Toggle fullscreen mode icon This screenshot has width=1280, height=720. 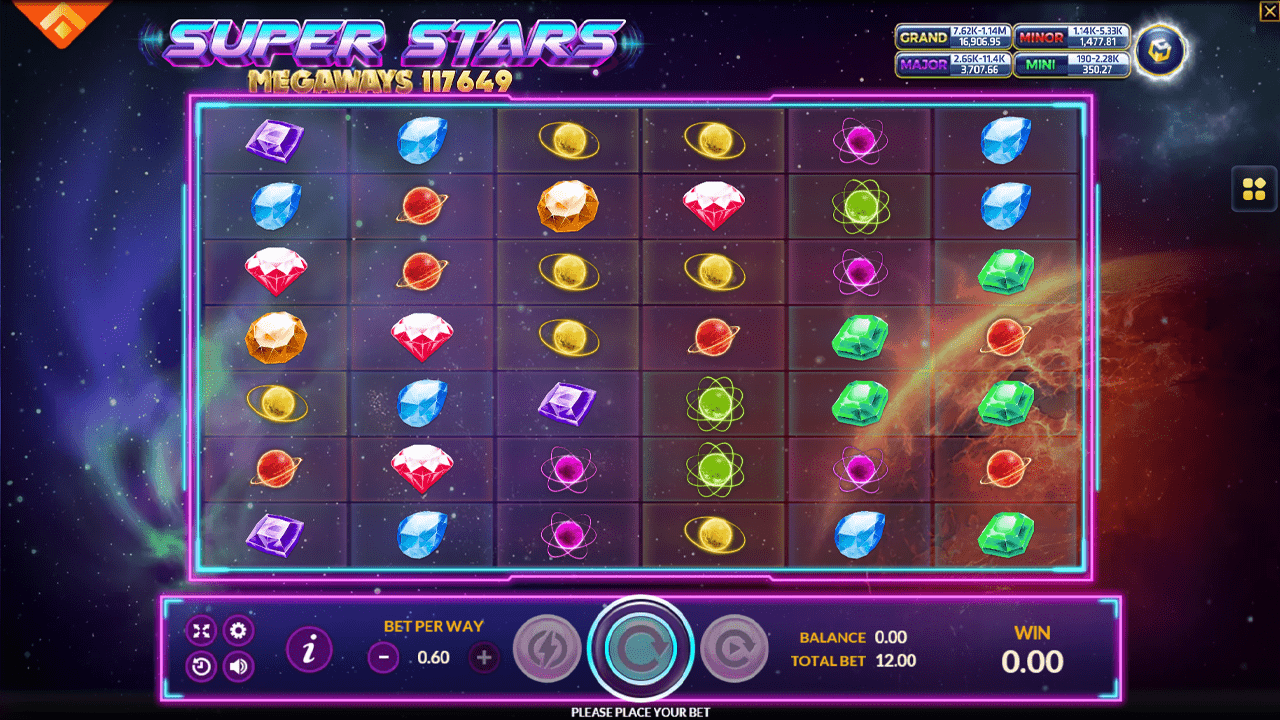(x=201, y=630)
